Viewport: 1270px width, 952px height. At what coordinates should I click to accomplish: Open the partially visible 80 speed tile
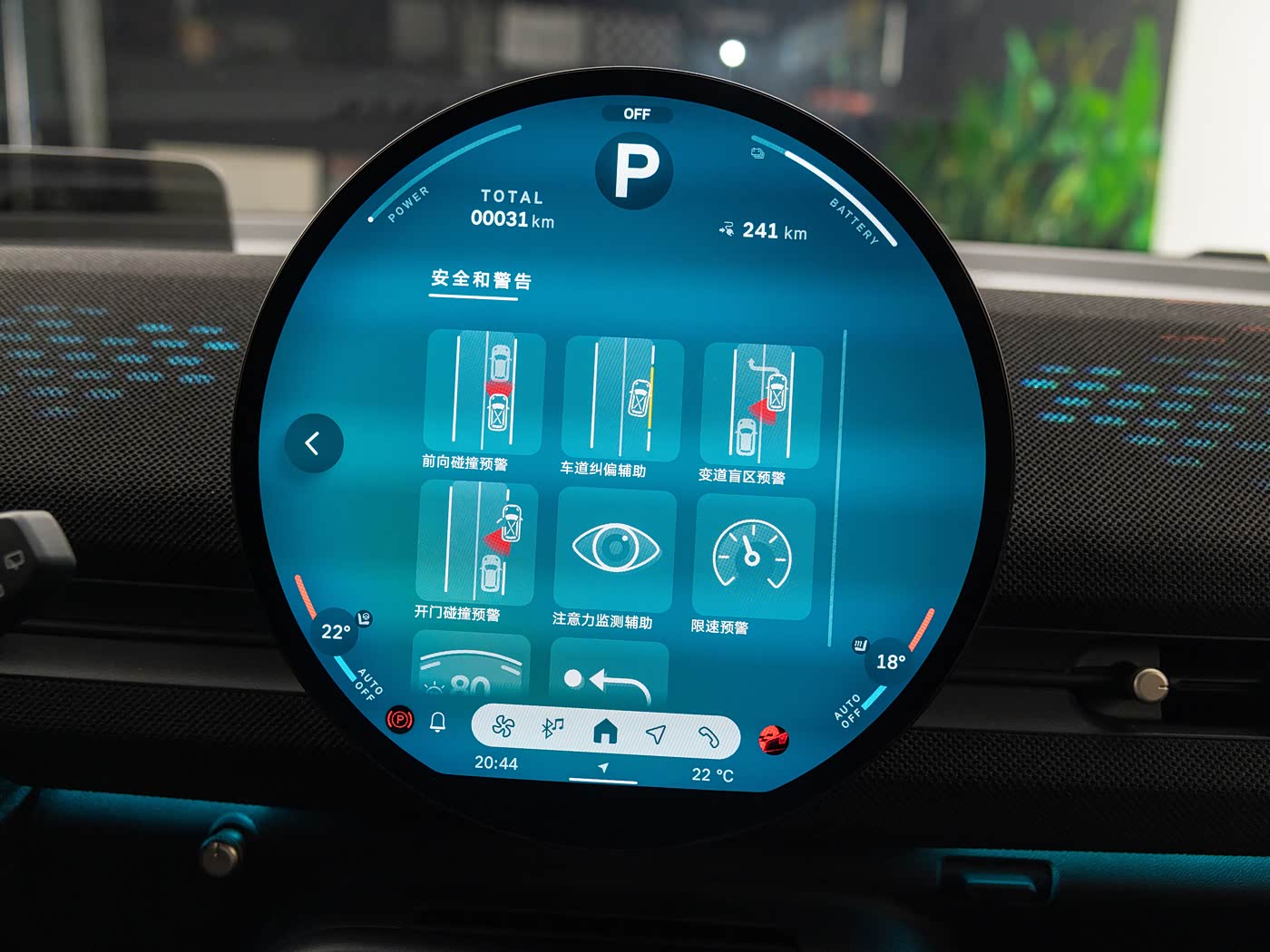(x=471, y=669)
